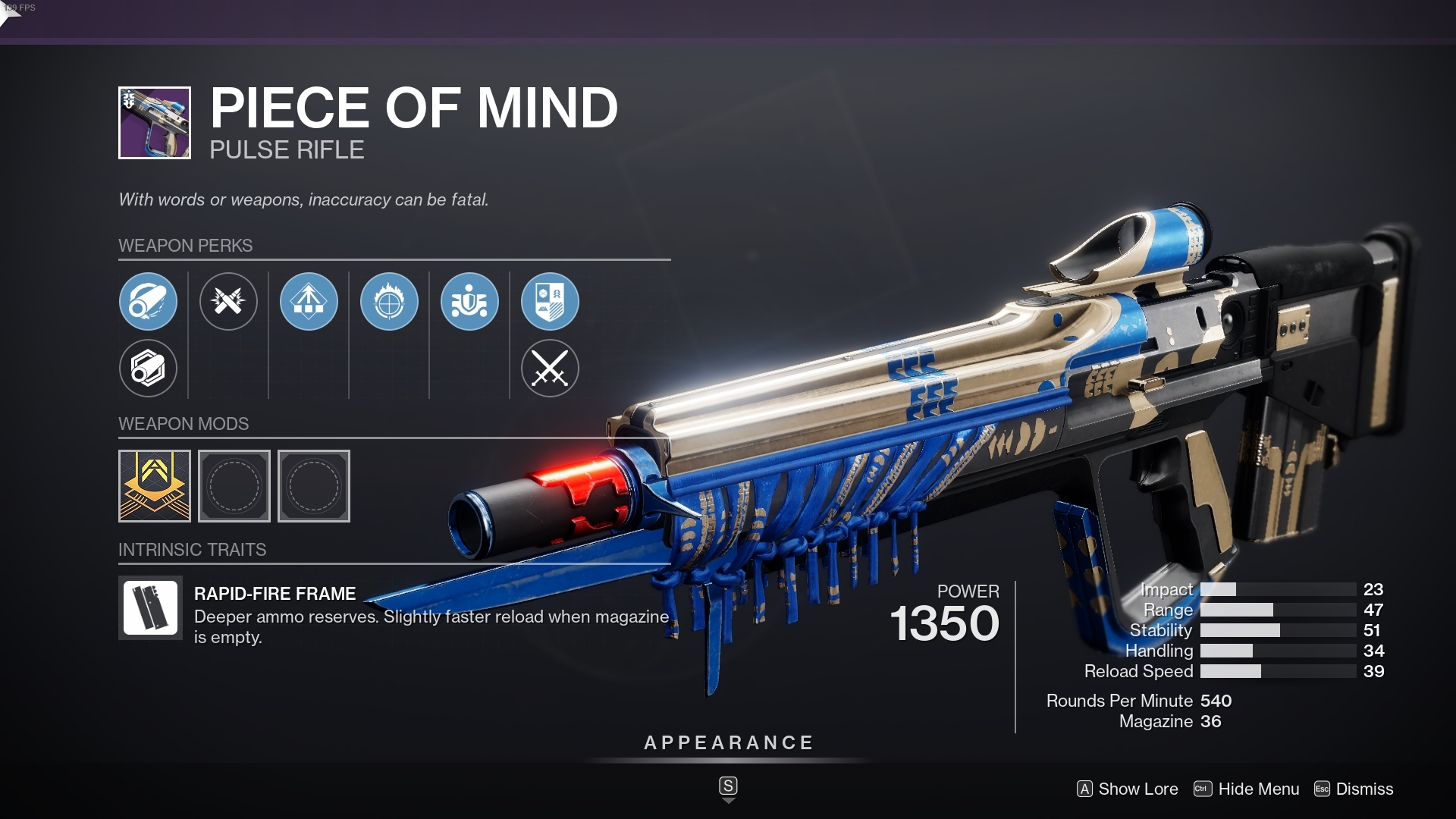Select the second empty weapon mod slot
1456x819 pixels.
[x=313, y=486]
